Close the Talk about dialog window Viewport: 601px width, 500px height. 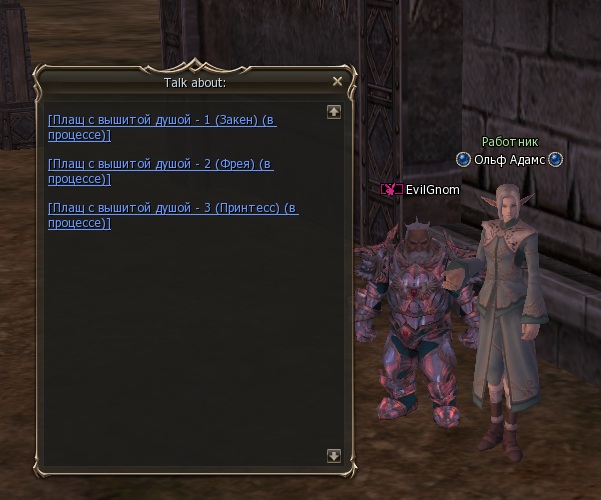point(337,82)
